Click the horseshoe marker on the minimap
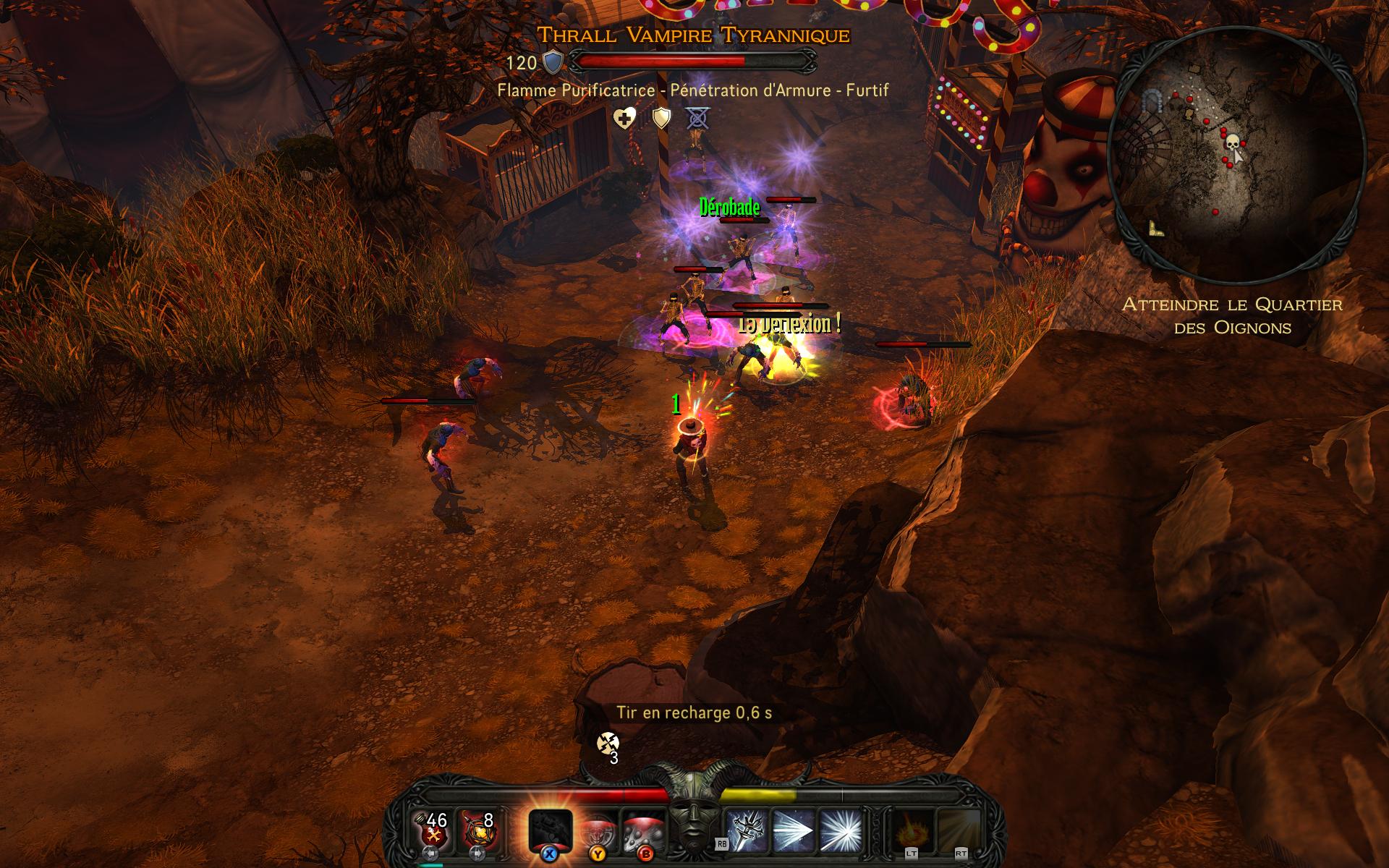Viewport: 1389px width, 868px height. point(1152,101)
